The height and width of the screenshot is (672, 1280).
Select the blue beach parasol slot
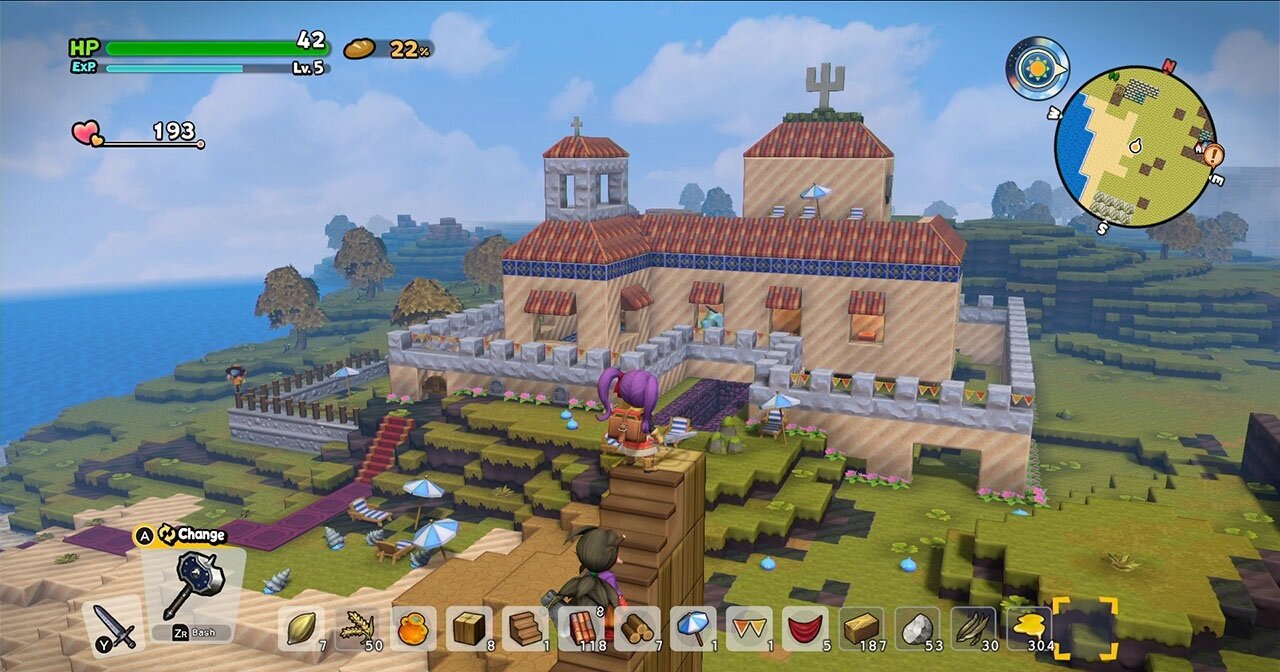pos(693,628)
